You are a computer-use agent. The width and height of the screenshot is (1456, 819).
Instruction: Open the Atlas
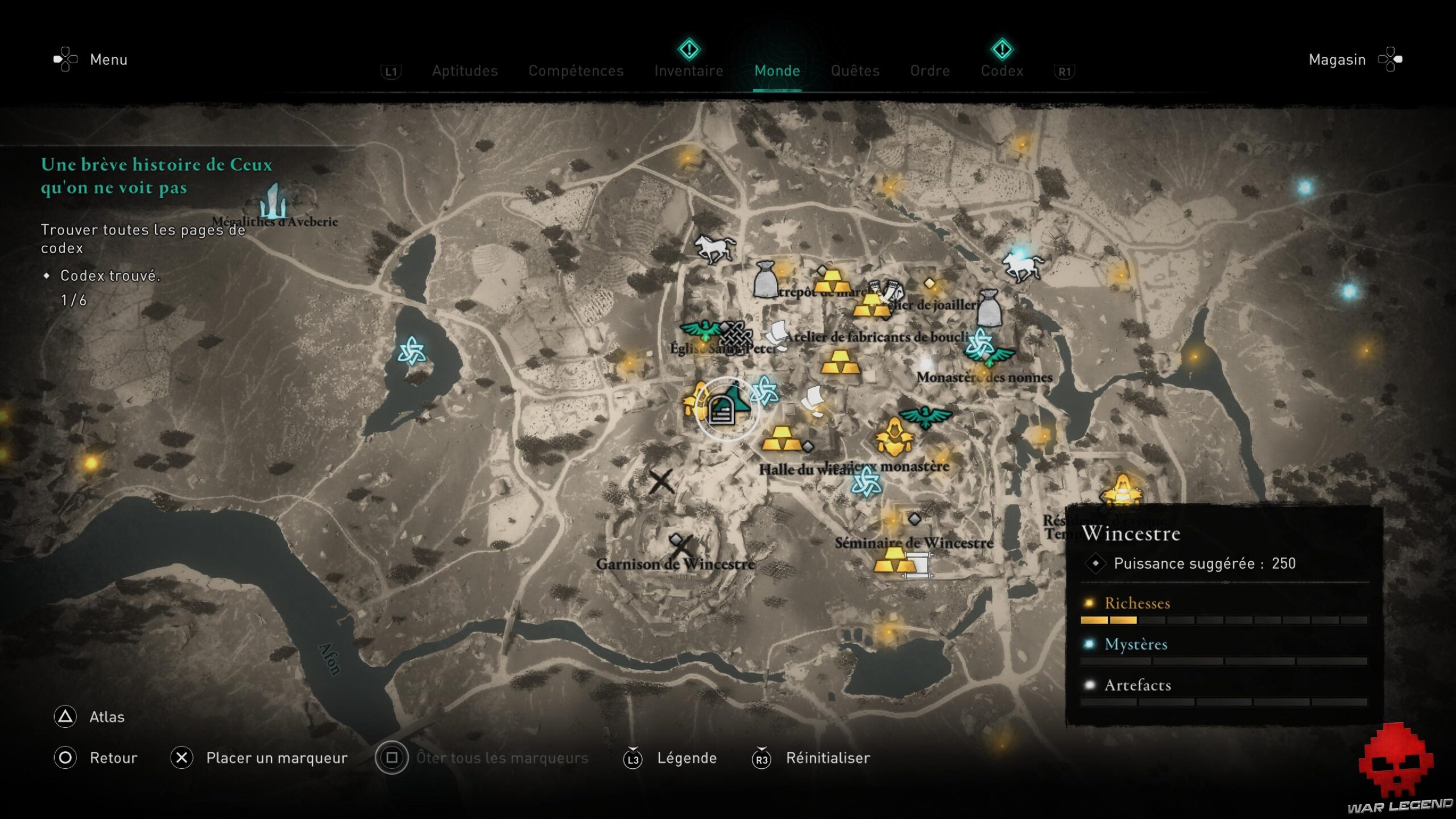tap(107, 717)
